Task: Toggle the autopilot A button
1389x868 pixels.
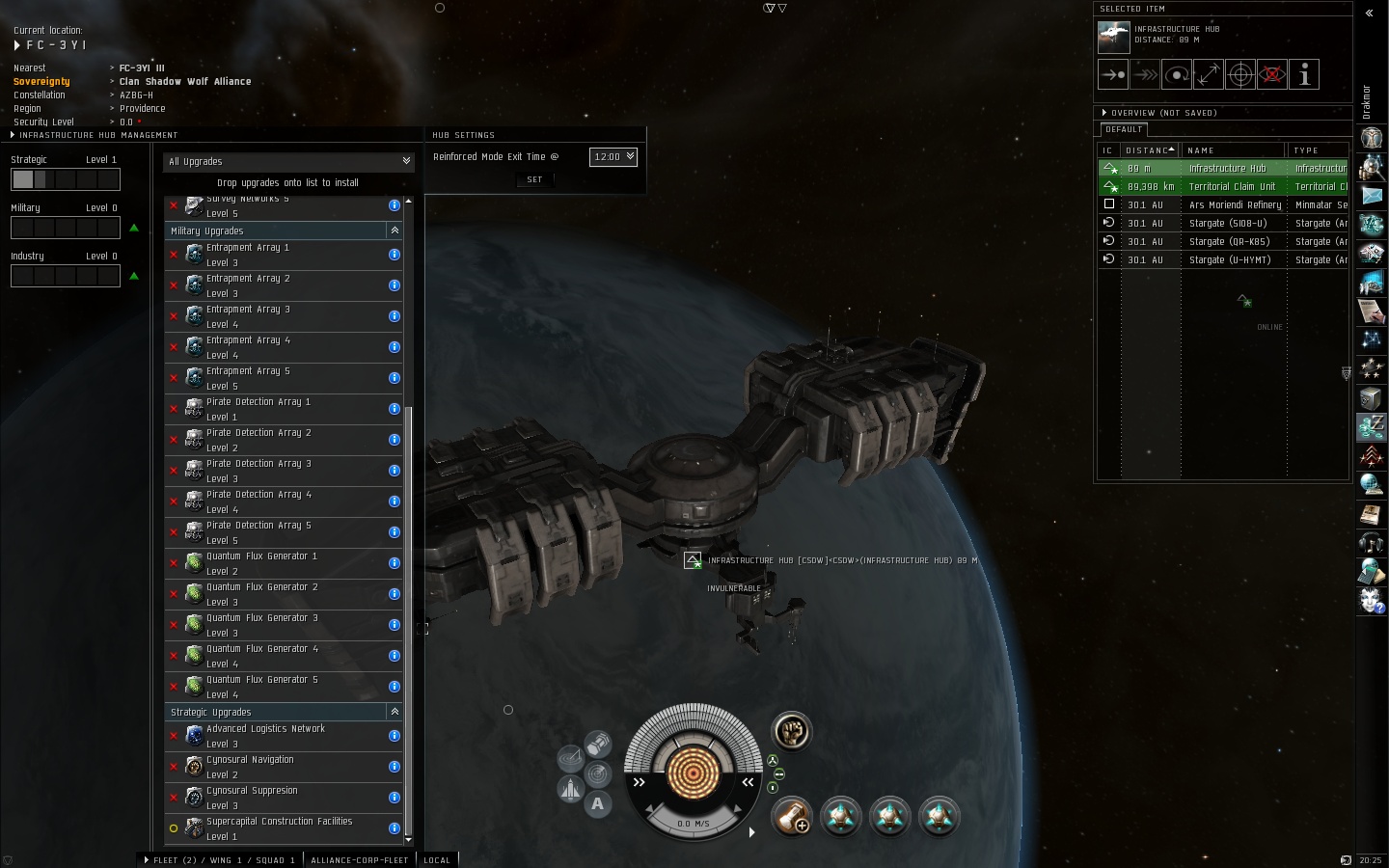Action: [x=598, y=803]
